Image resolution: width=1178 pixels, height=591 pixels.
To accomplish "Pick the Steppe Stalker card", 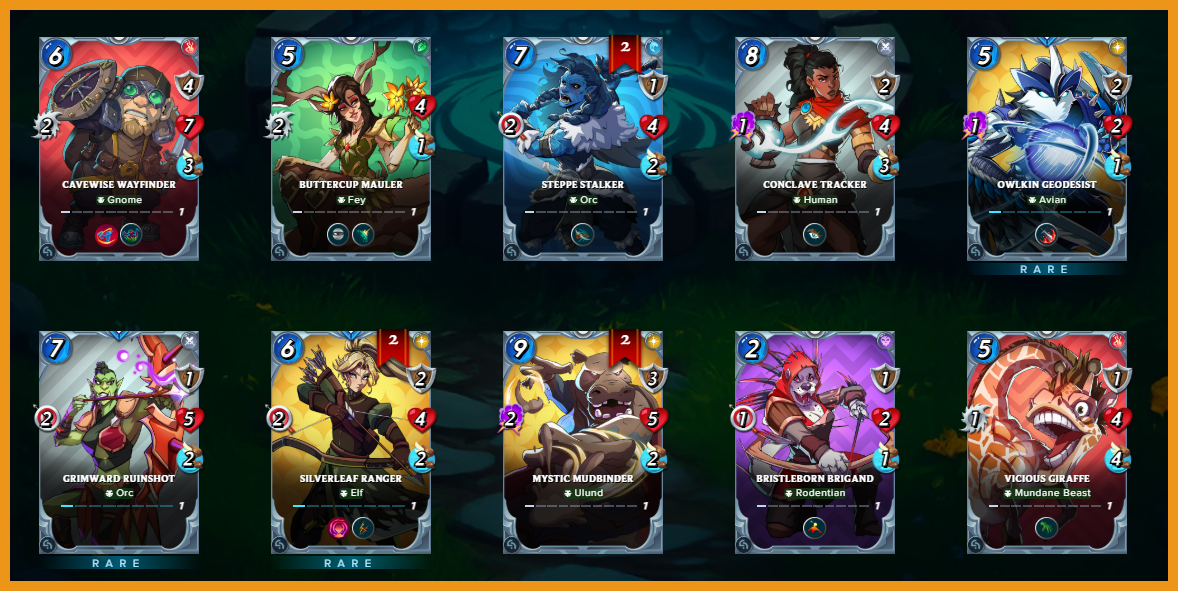I will pyautogui.click(x=582, y=148).
